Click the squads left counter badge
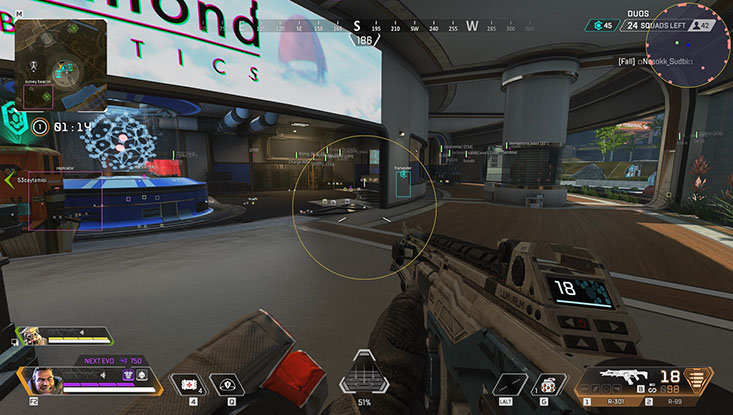Screen dimensions: 733x415 (658, 26)
